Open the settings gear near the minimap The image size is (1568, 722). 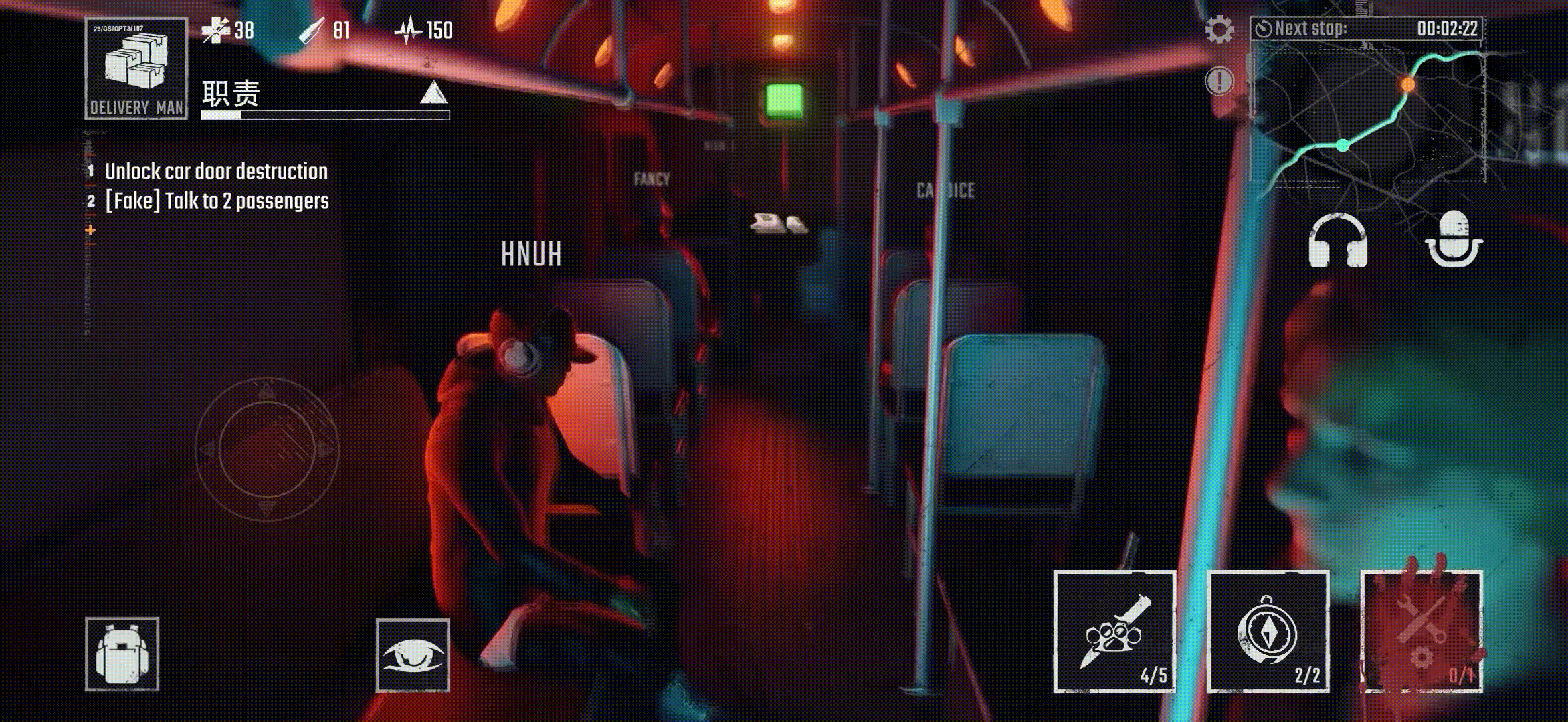pyautogui.click(x=1219, y=29)
